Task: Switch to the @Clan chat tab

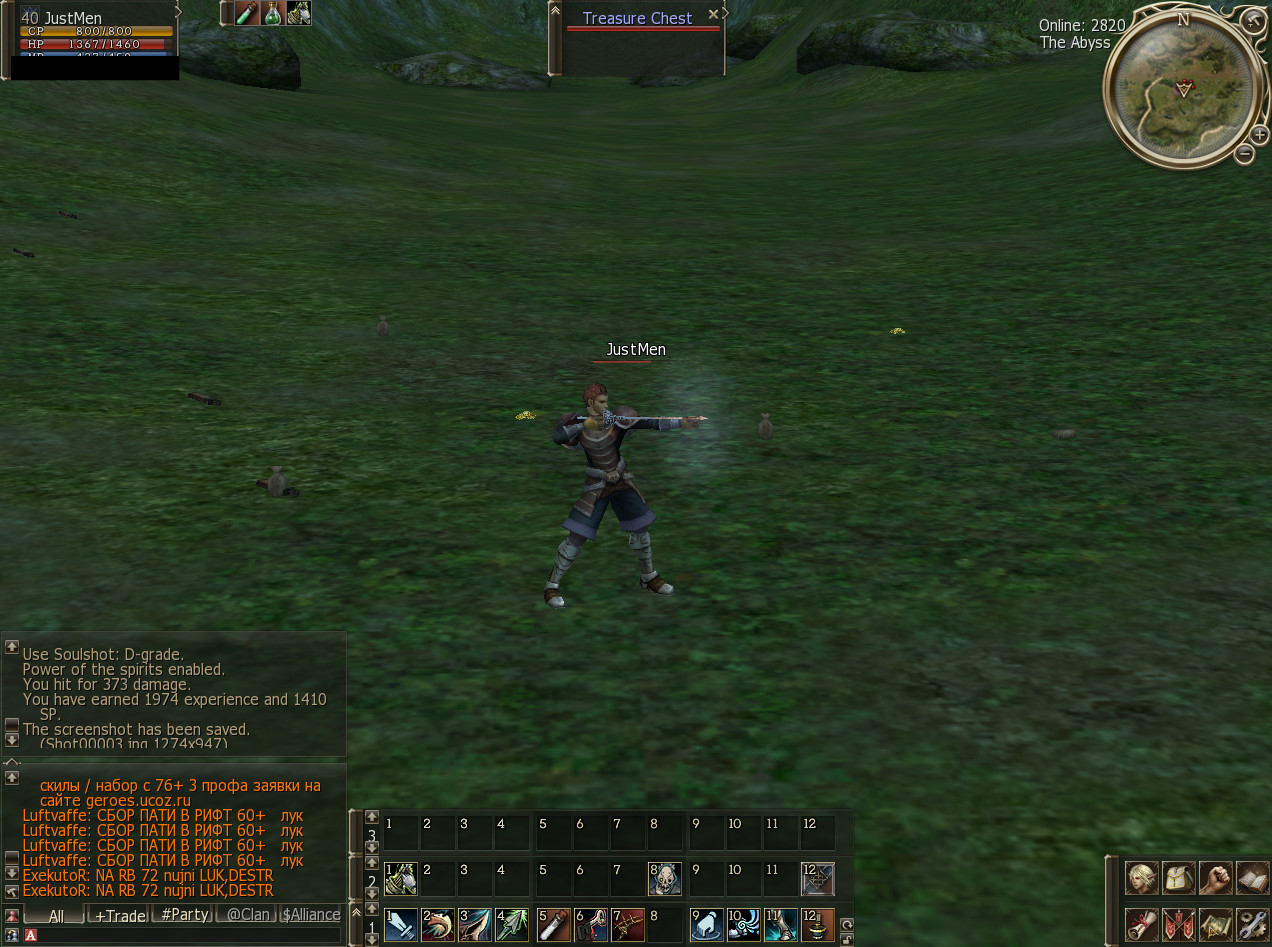Action: point(248,915)
